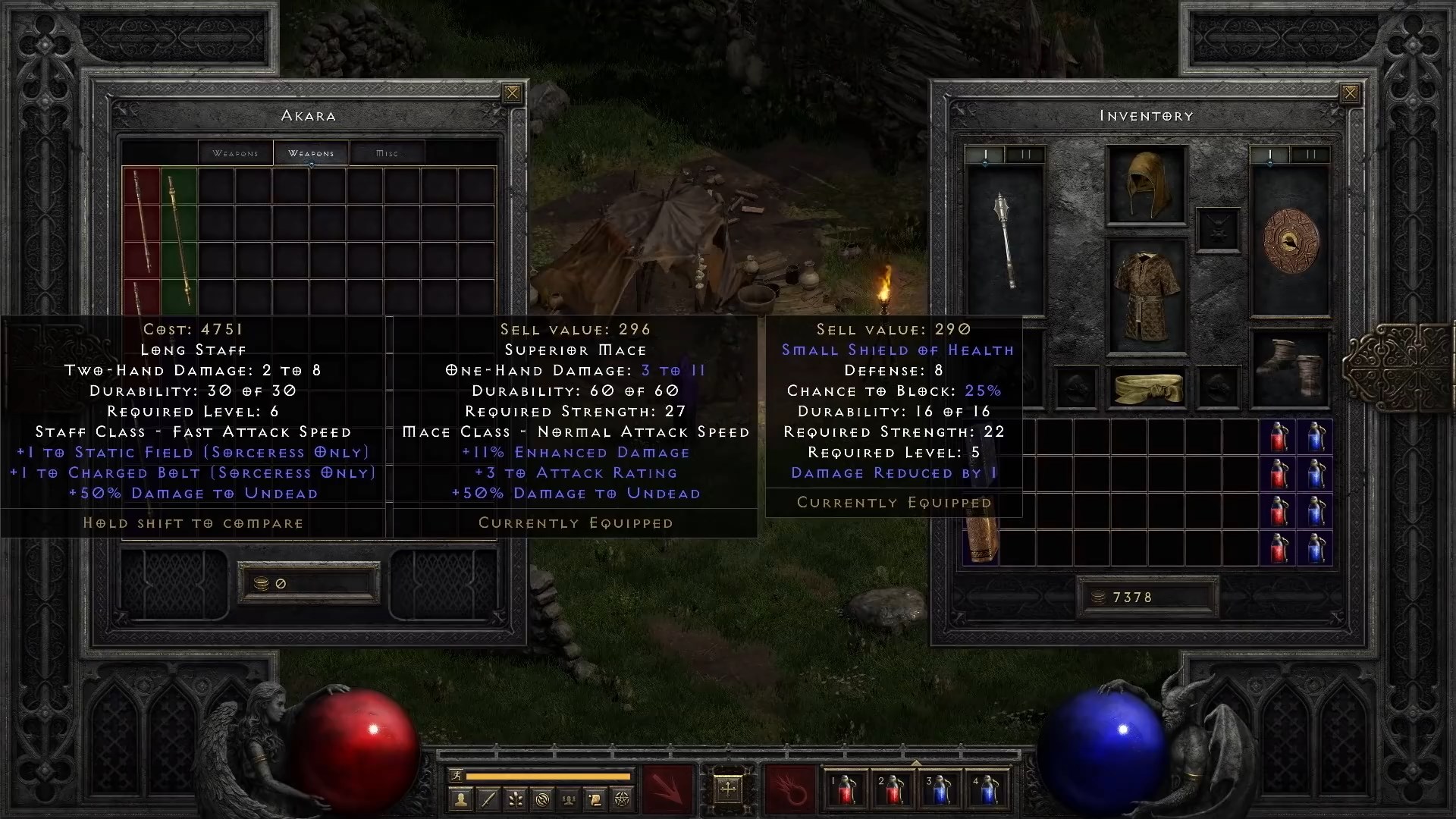The height and width of the screenshot is (819, 1456).
Task: Select the fire right-click skill slot
Action: pos(790,789)
